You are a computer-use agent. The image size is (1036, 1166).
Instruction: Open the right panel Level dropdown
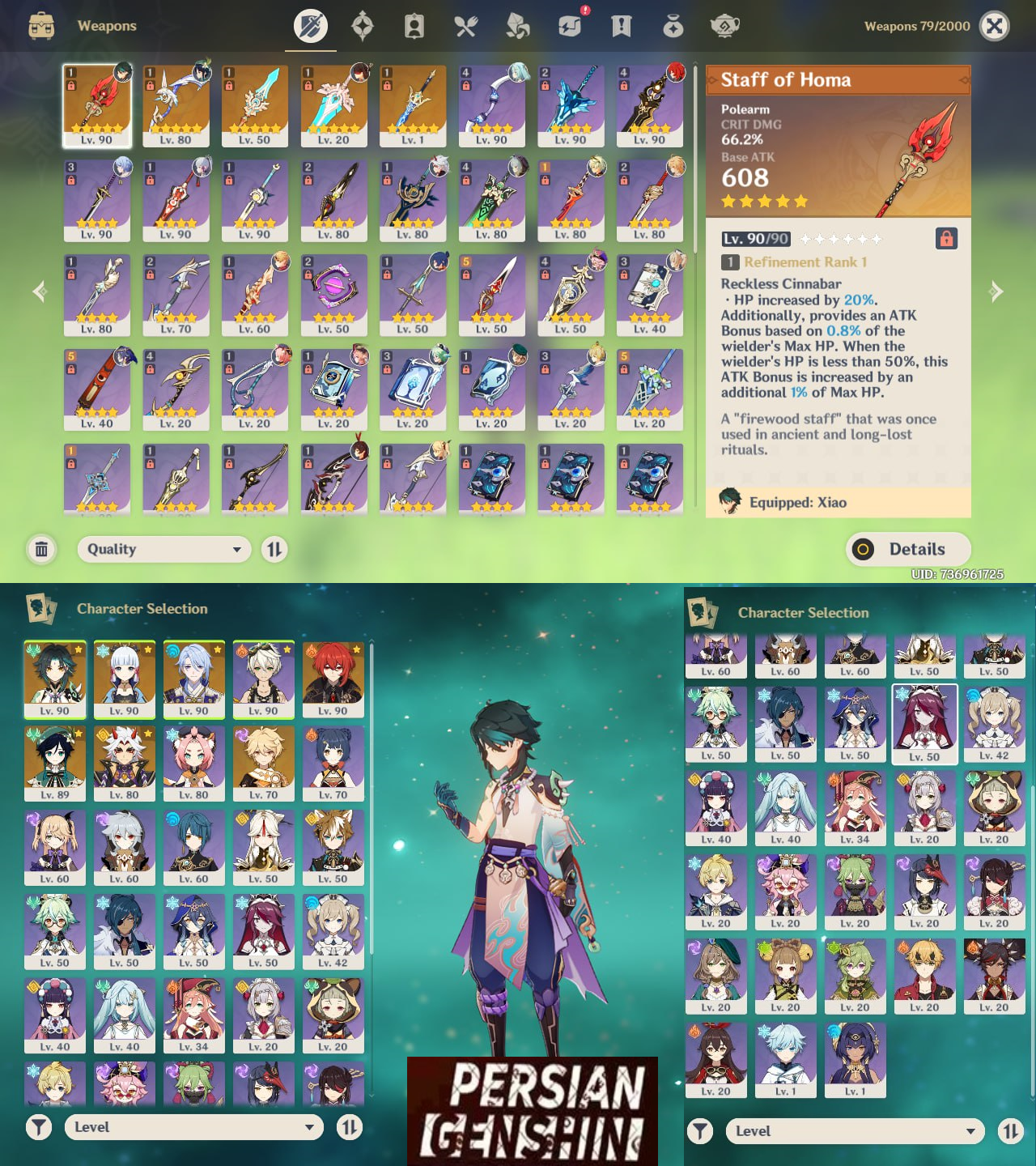[x=854, y=1130]
